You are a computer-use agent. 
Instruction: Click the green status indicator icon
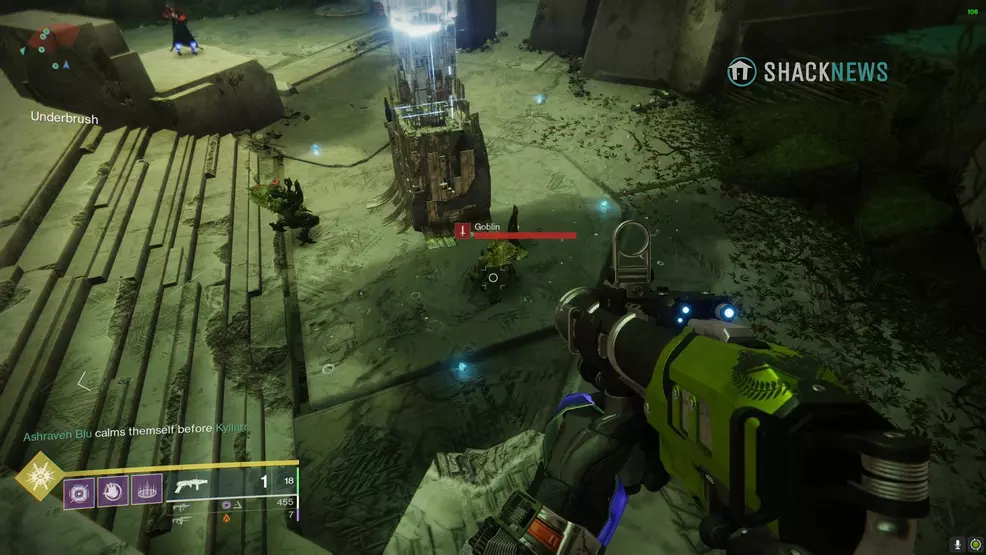[975, 544]
